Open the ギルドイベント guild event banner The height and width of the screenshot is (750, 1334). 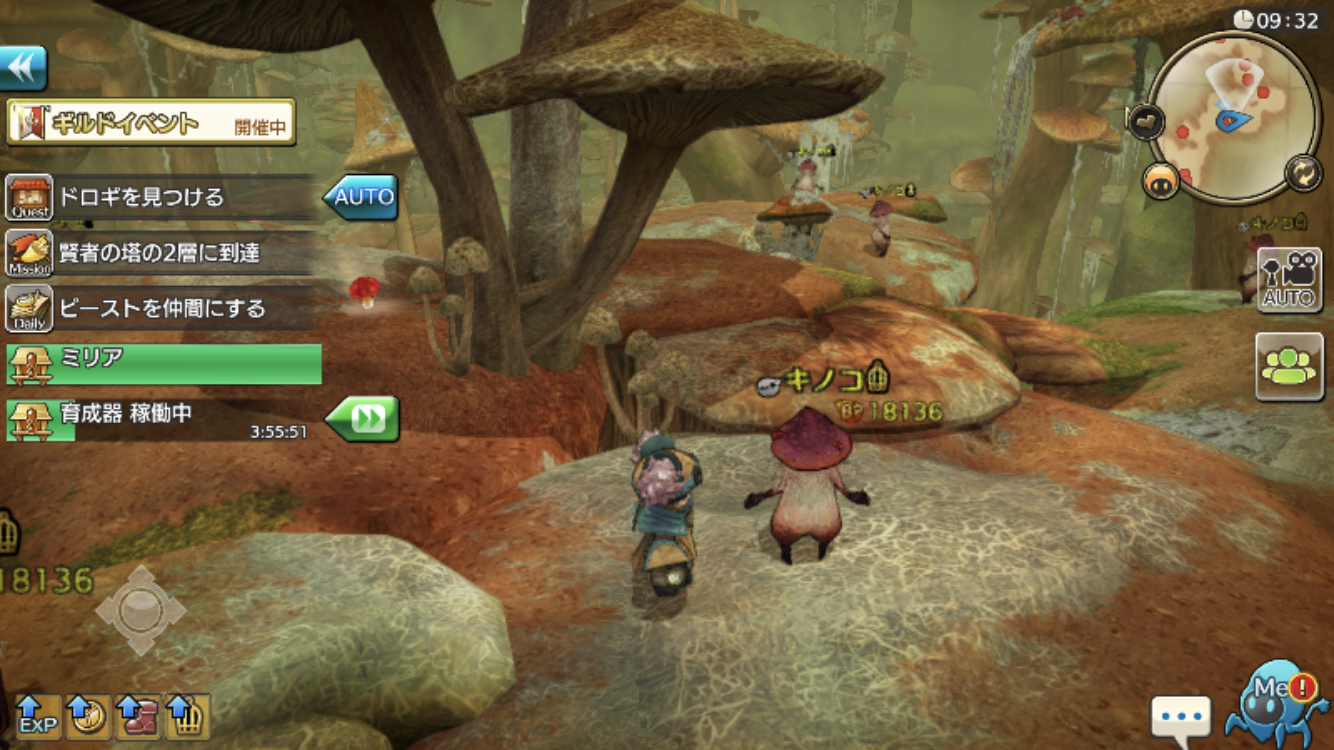click(x=151, y=123)
